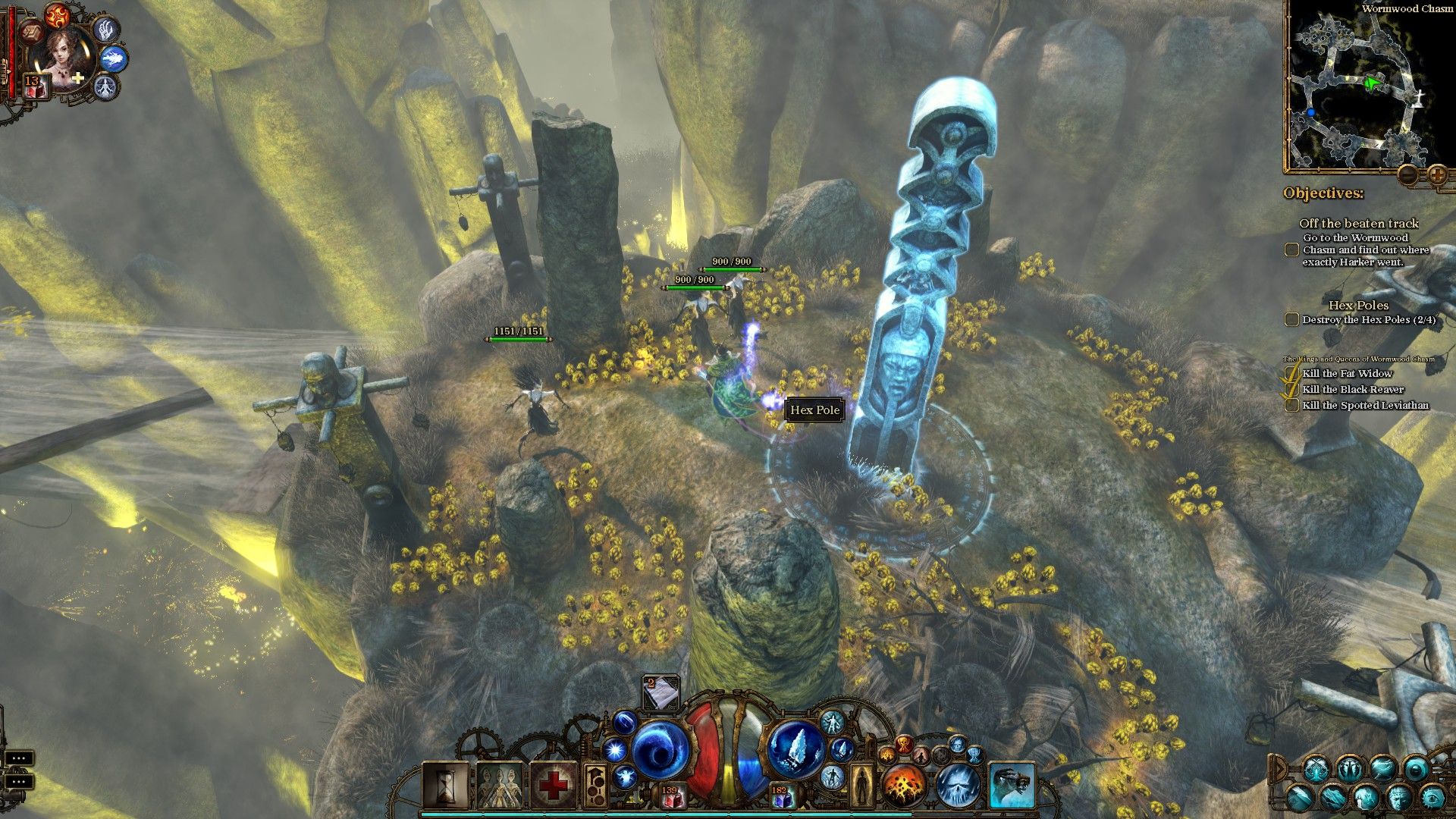Drink the blue mana potion (182)

pos(780,796)
